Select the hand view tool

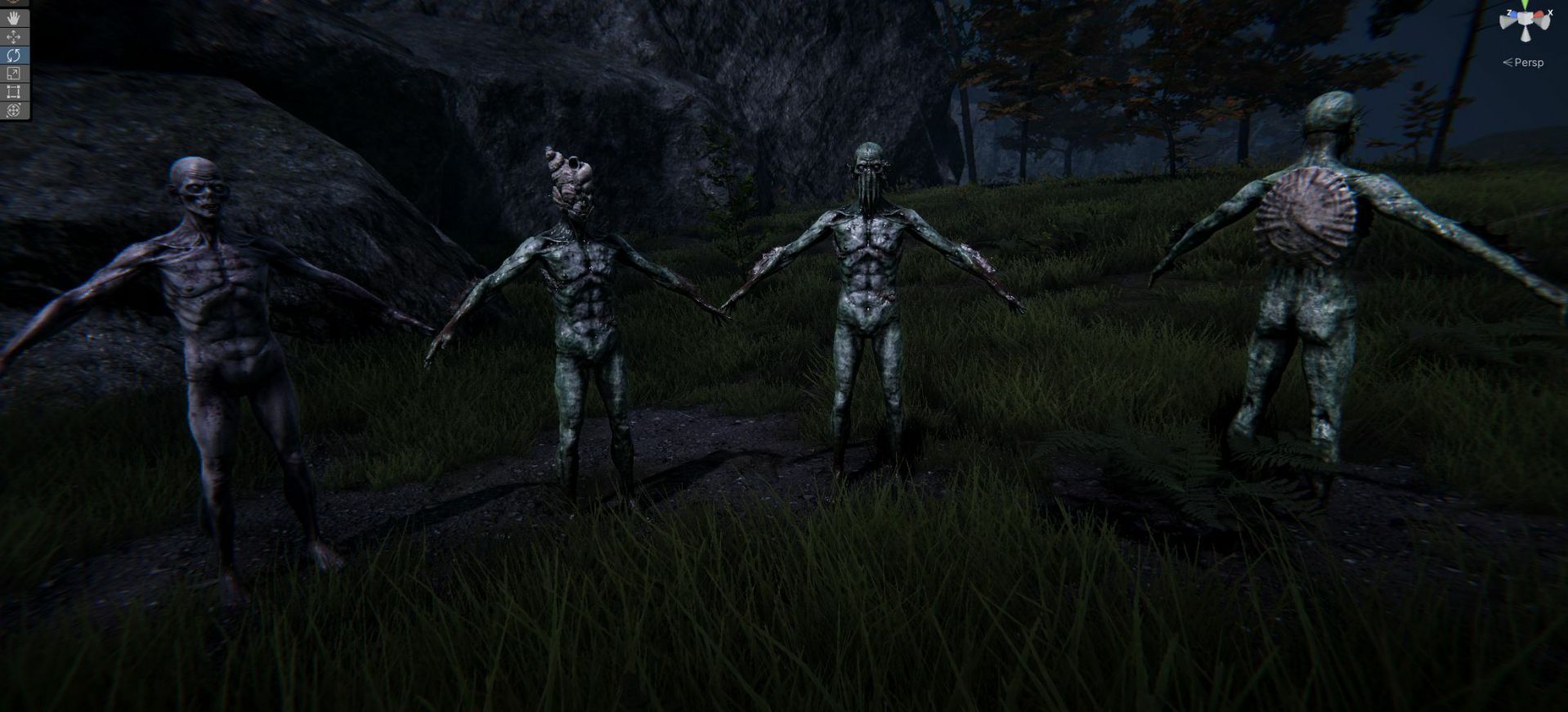14,18
